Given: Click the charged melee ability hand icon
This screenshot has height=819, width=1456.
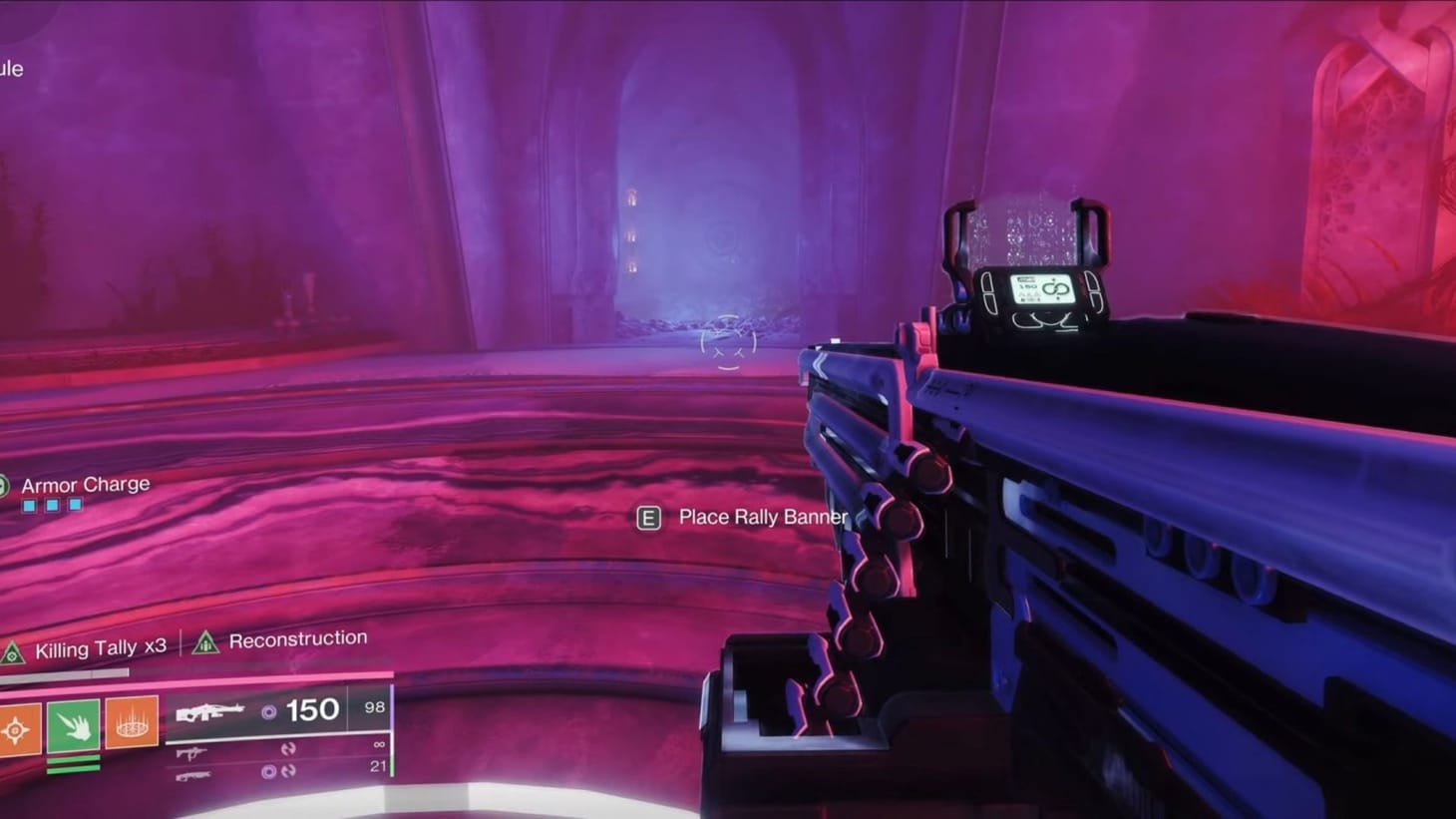Looking at the screenshot, I should click(71, 725).
